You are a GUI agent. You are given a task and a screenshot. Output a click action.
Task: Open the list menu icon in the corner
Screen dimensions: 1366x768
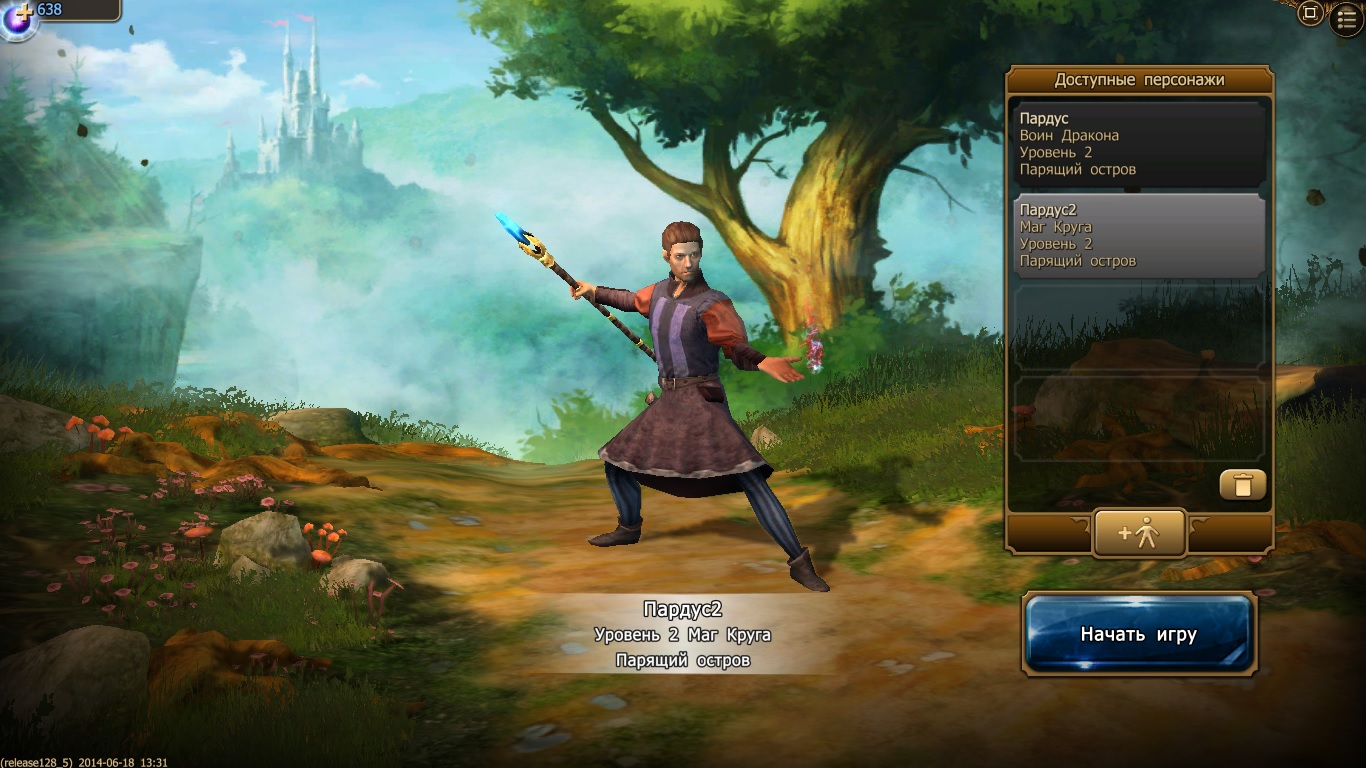click(1346, 19)
